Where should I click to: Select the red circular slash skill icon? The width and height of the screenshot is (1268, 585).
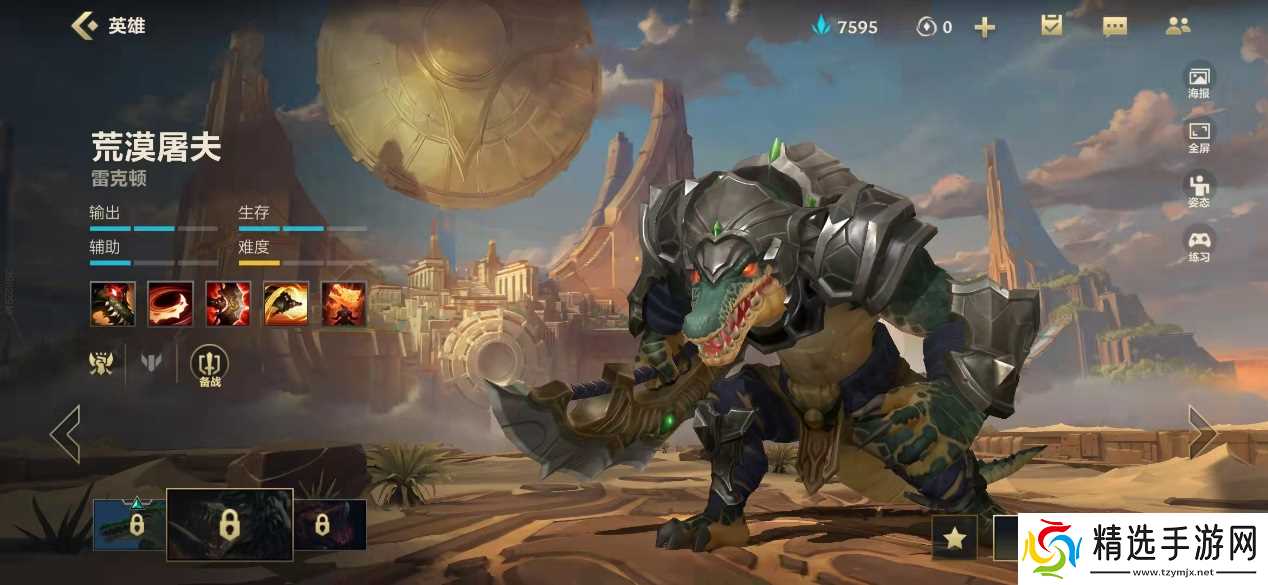pyautogui.click(x=170, y=303)
